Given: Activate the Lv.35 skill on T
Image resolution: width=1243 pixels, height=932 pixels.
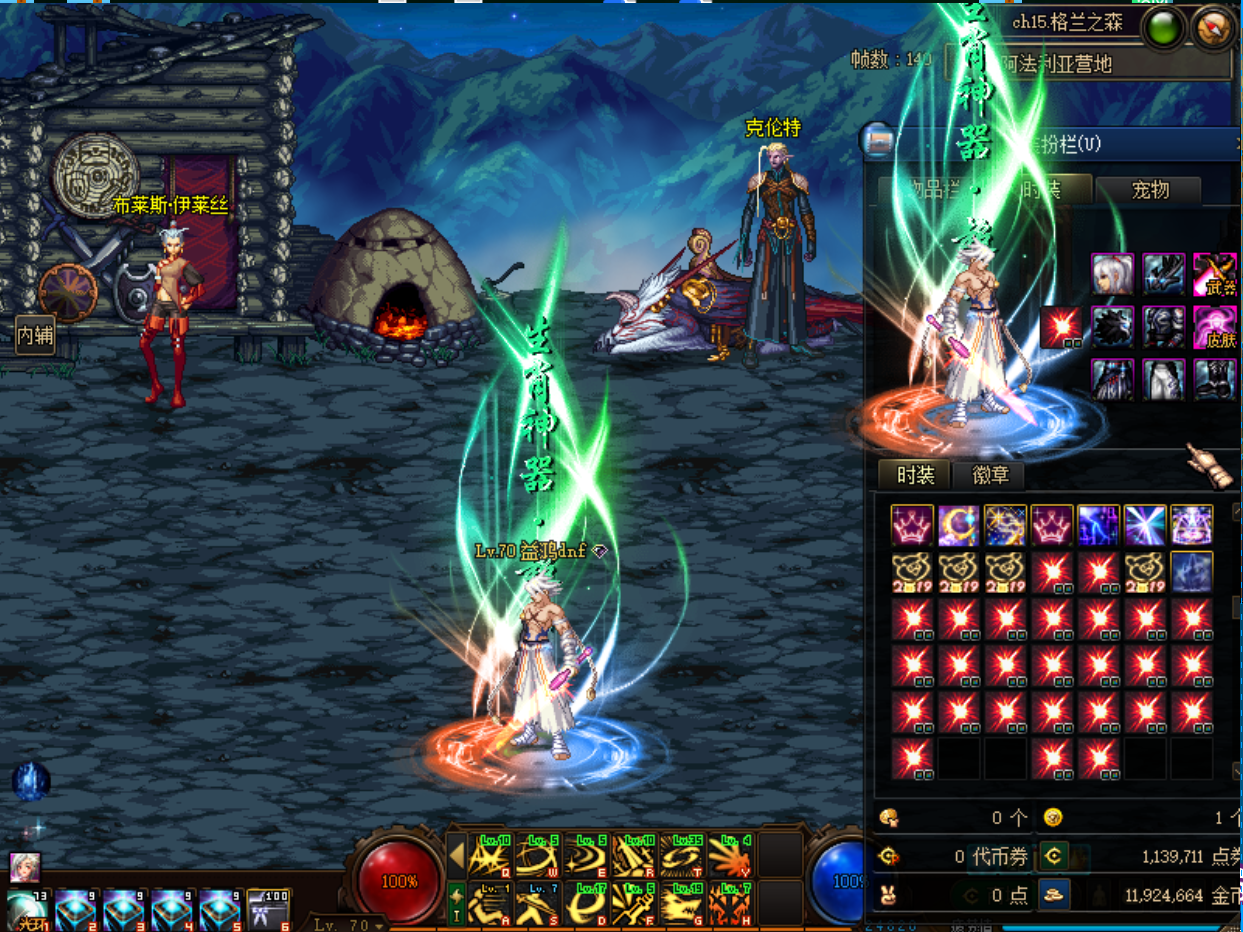Looking at the screenshot, I should tap(683, 856).
